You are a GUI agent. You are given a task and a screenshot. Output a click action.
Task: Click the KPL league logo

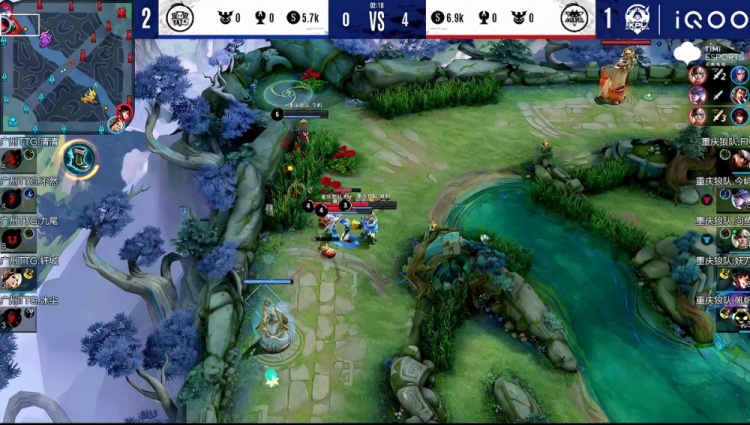point(637,18)
